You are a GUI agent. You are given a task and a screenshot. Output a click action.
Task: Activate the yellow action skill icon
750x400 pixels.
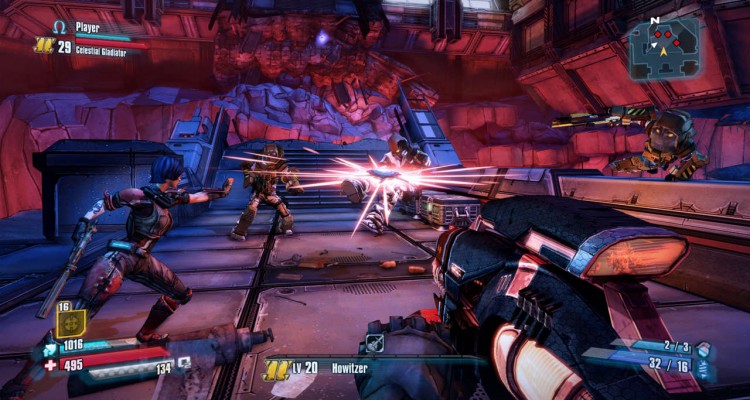70,322
